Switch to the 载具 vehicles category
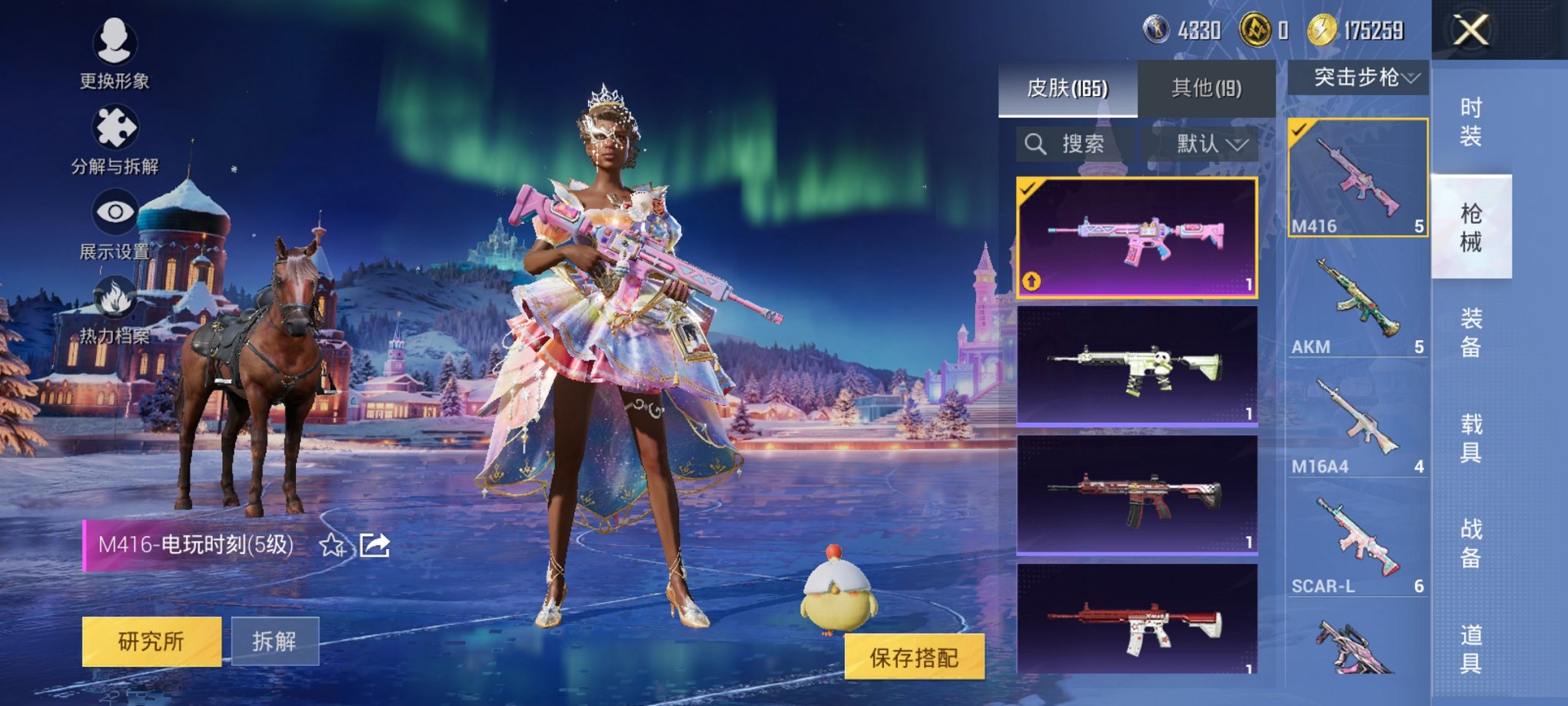 tap(1470, 438)
